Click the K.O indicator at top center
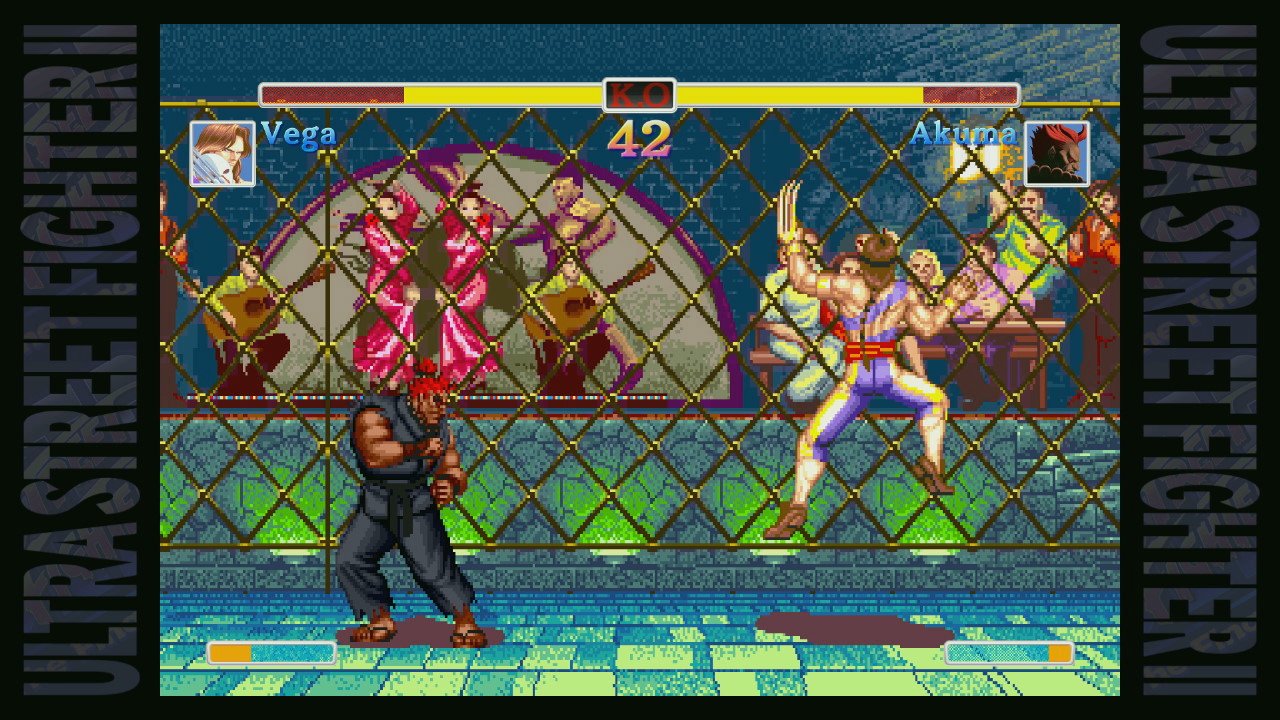The image size is (1280, 720). tap(640, 95)
